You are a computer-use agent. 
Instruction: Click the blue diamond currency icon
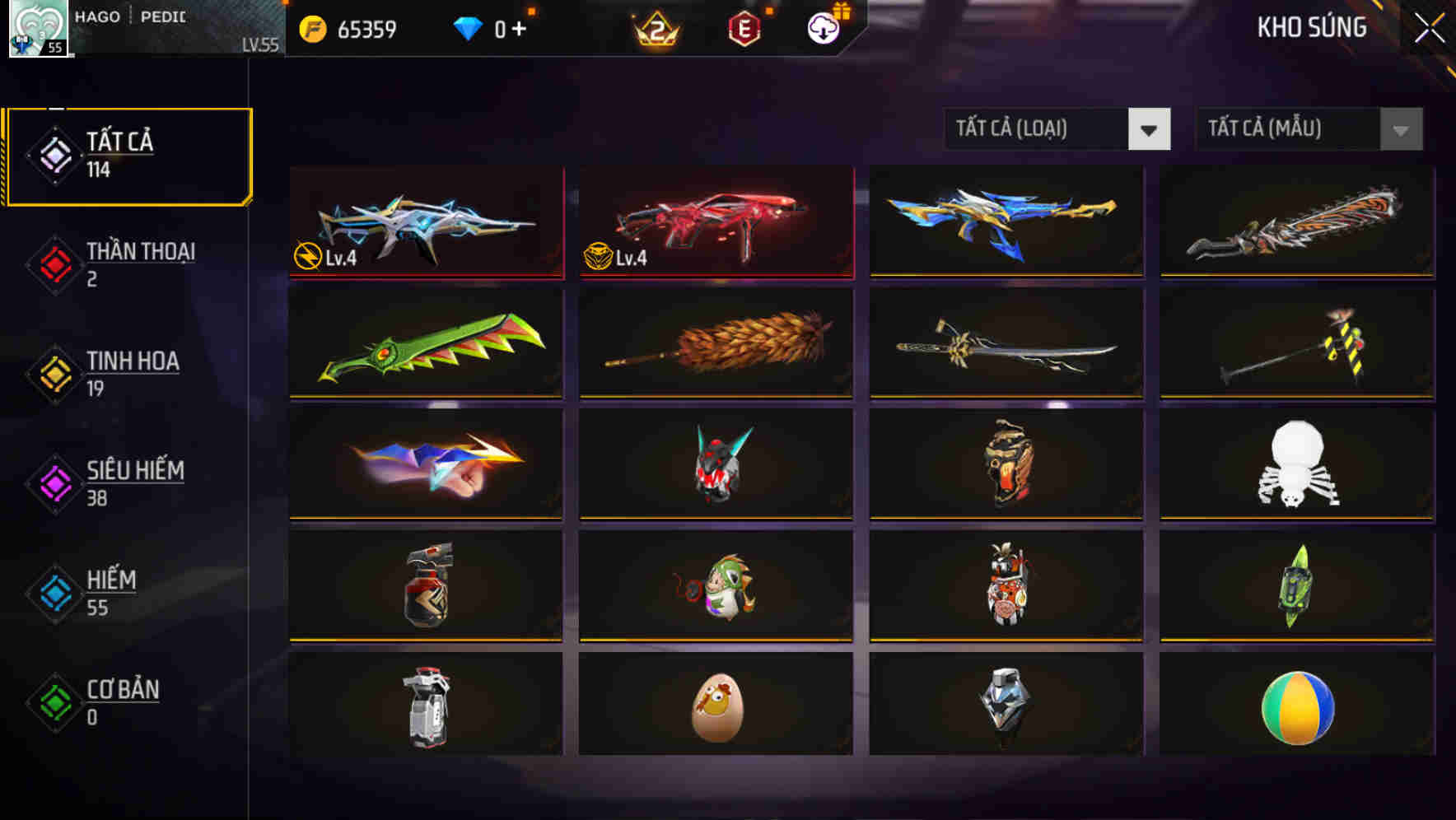pos(468,27)
